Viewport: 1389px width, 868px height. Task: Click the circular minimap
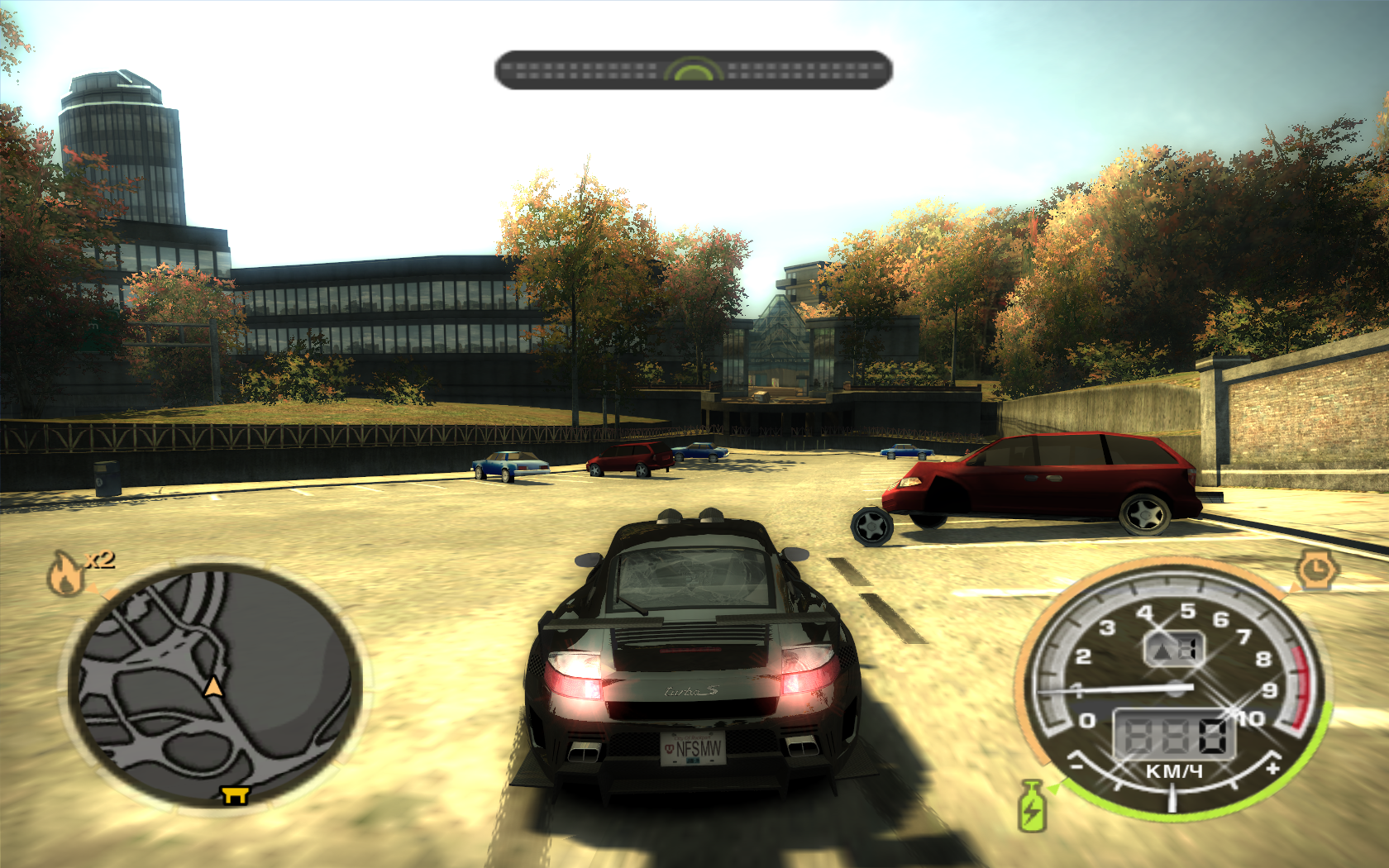[x=215, y=686]
